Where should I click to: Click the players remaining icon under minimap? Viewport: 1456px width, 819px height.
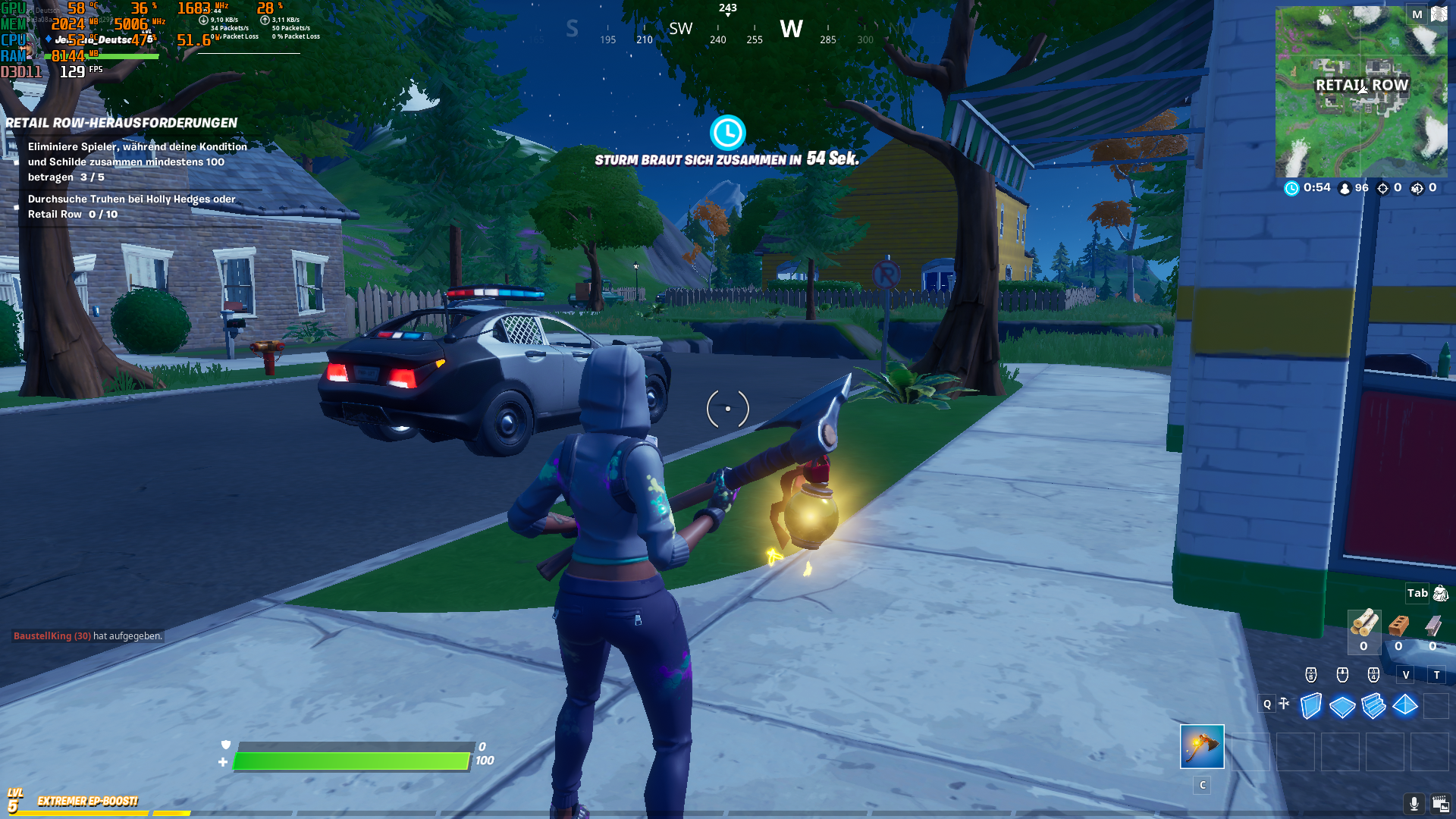point(1345,187)
